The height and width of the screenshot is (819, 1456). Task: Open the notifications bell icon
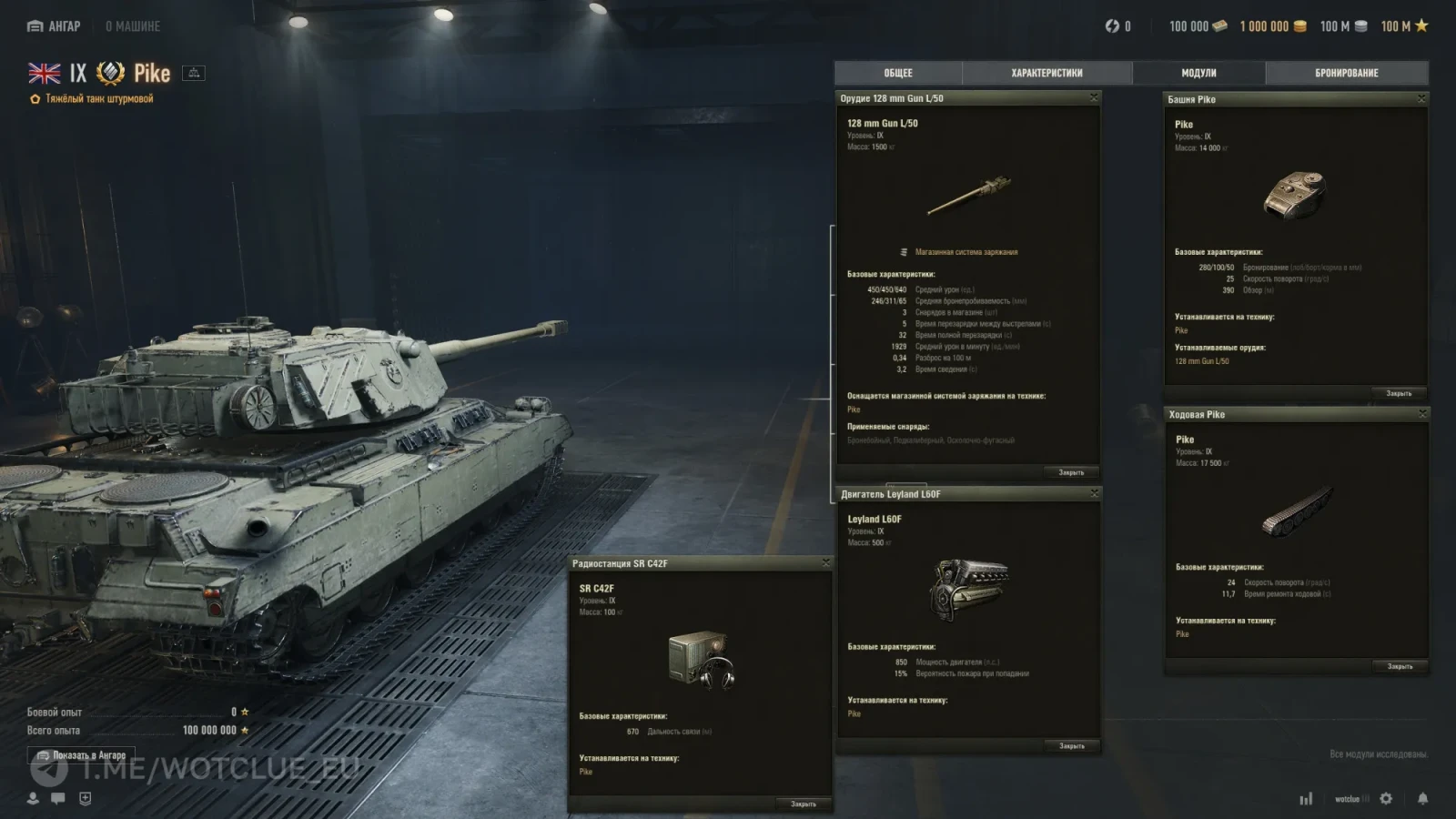[x=1421, y=798]
